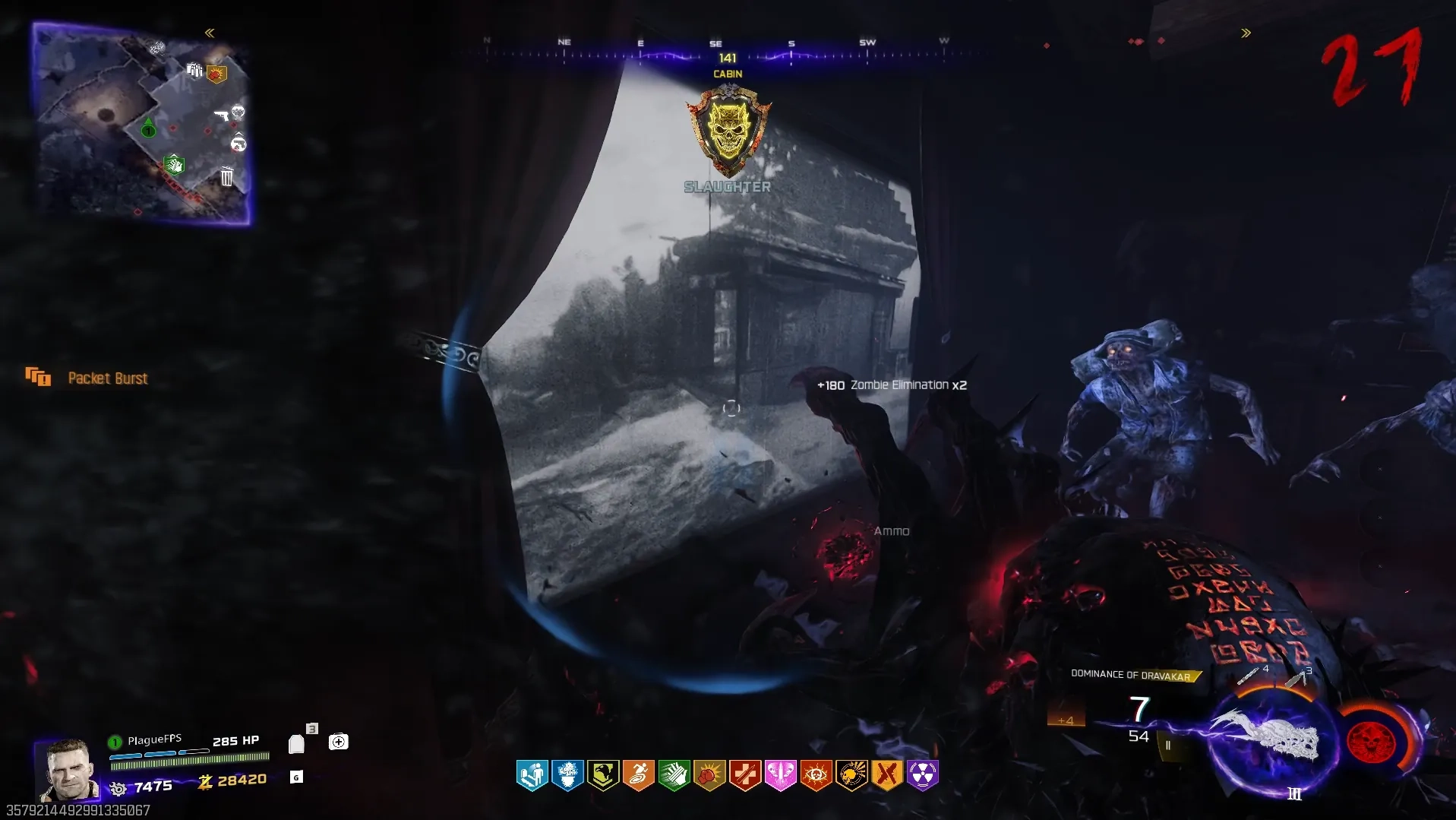Click the trash can marker on minimap
Viewport: 1456px width, 820px height.
coord(226,177)
